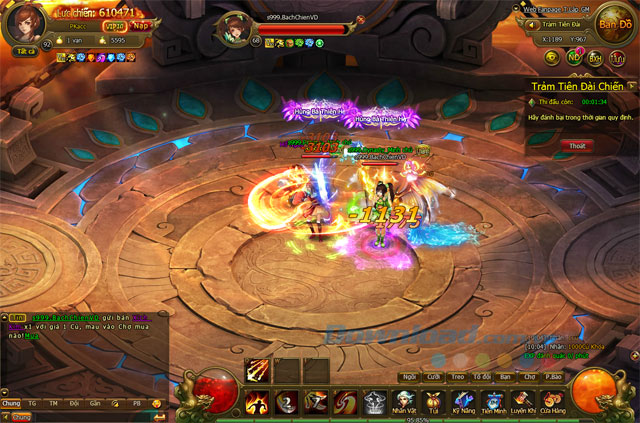The width and height of the screenshot is (640, 423).
Task: Open the Luyện Khí menu
Action: [x=524, y=400]
